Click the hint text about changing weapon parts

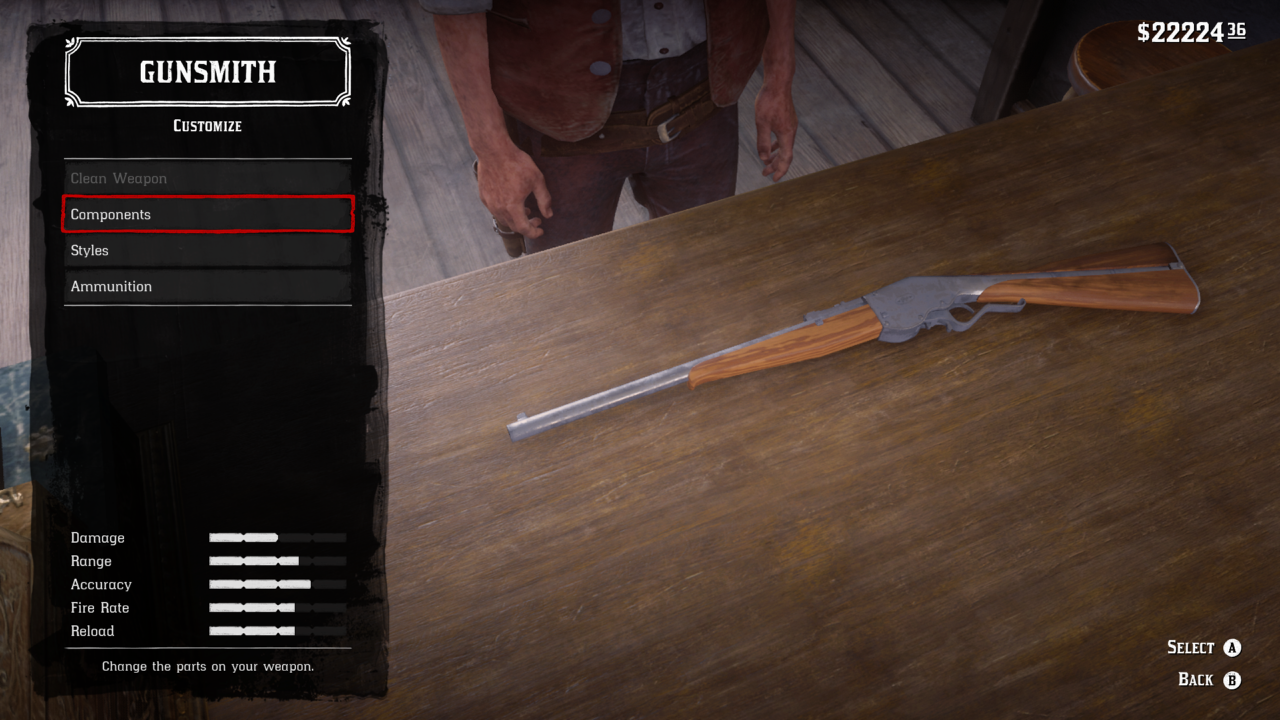[207, 665]
